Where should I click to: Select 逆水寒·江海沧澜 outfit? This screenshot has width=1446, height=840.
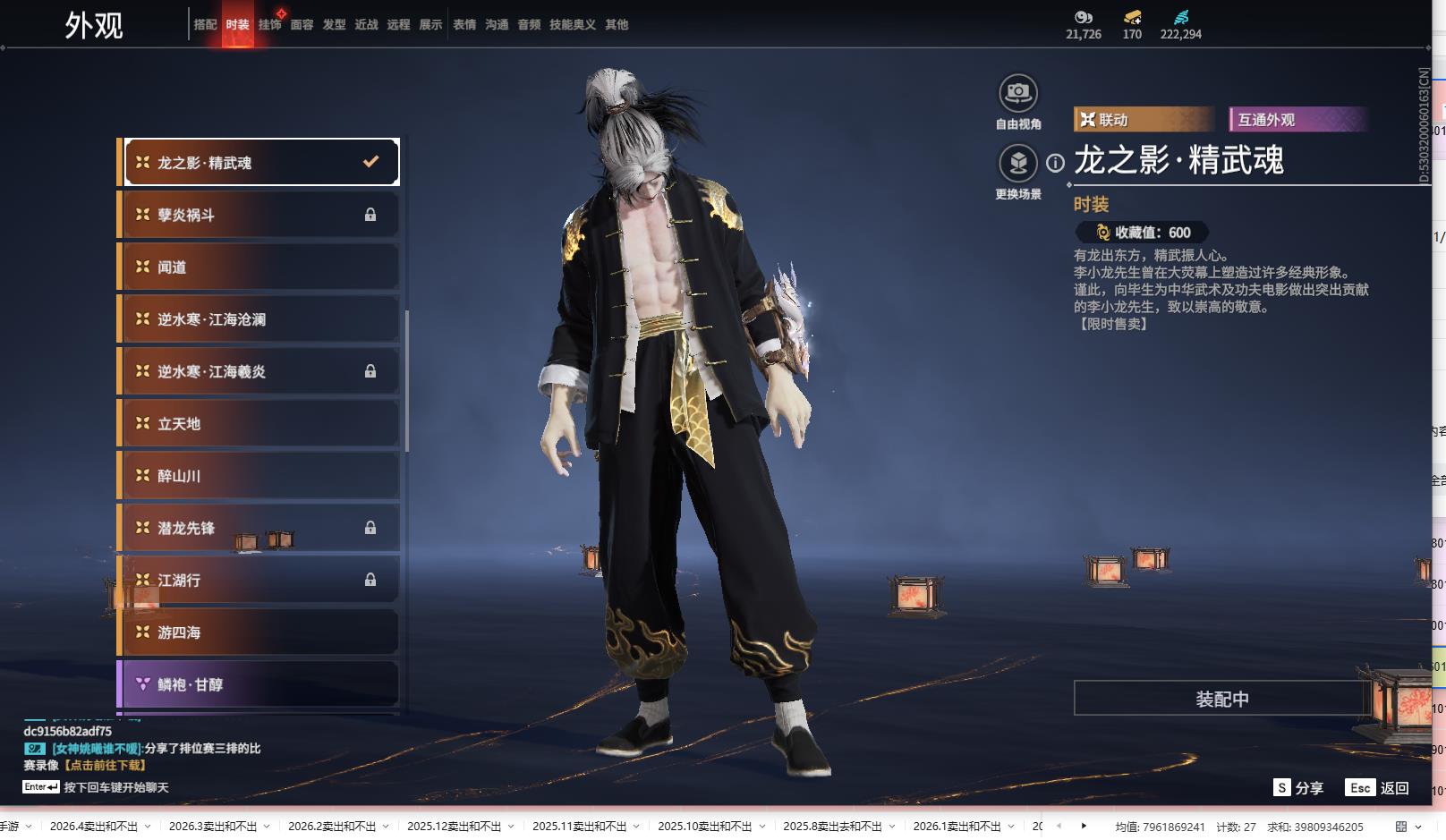[x=259, y=319]
